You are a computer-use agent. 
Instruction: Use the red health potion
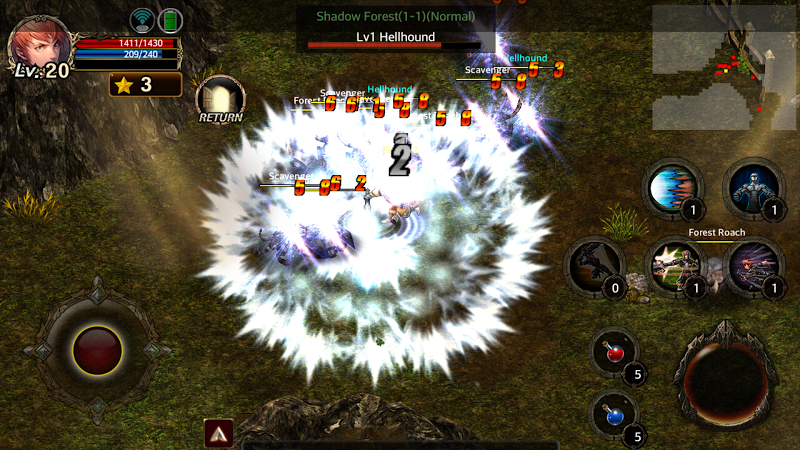click(613, 354)
